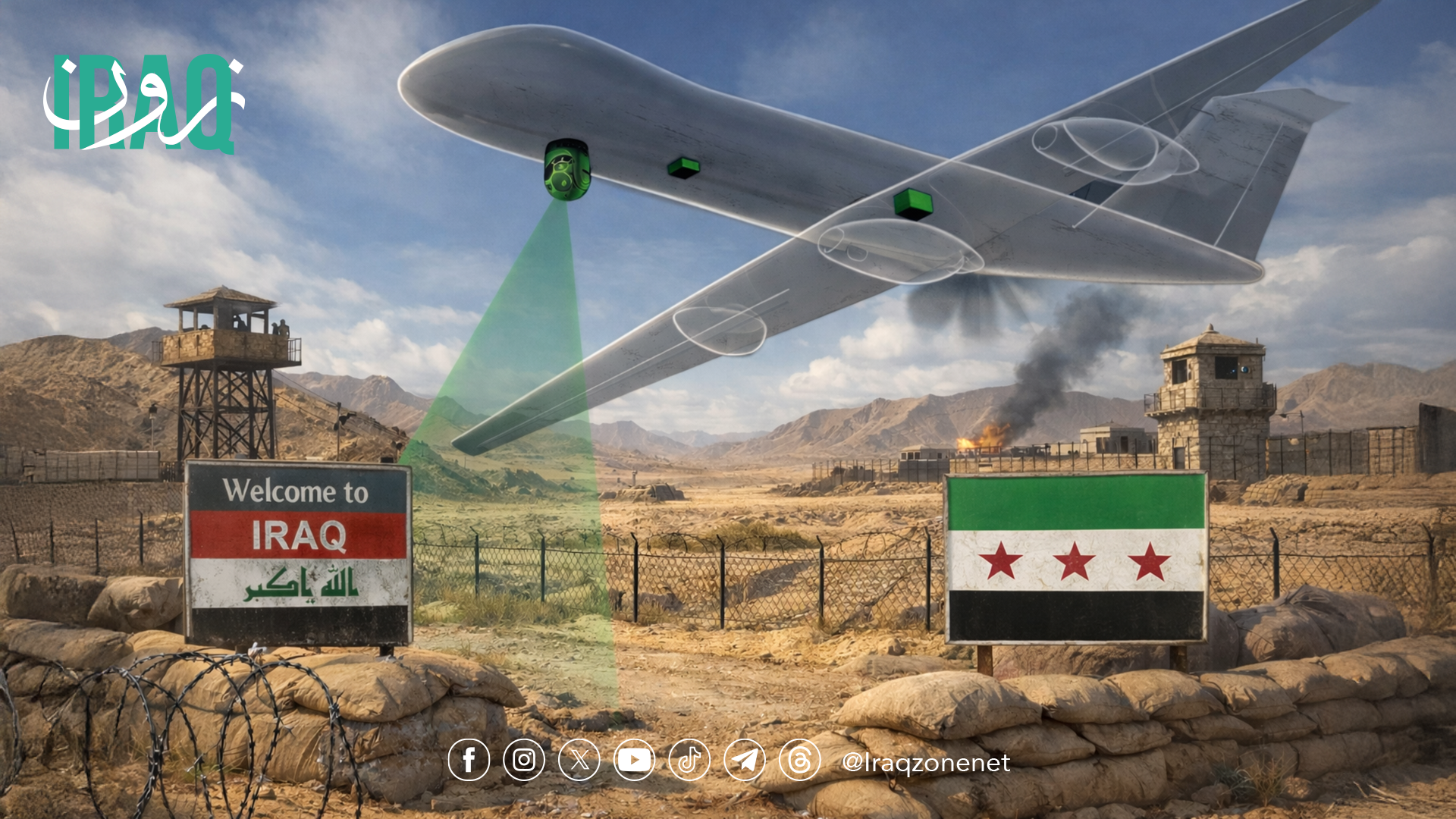
Task: Select the X social icon
Action: pos(579,760)
